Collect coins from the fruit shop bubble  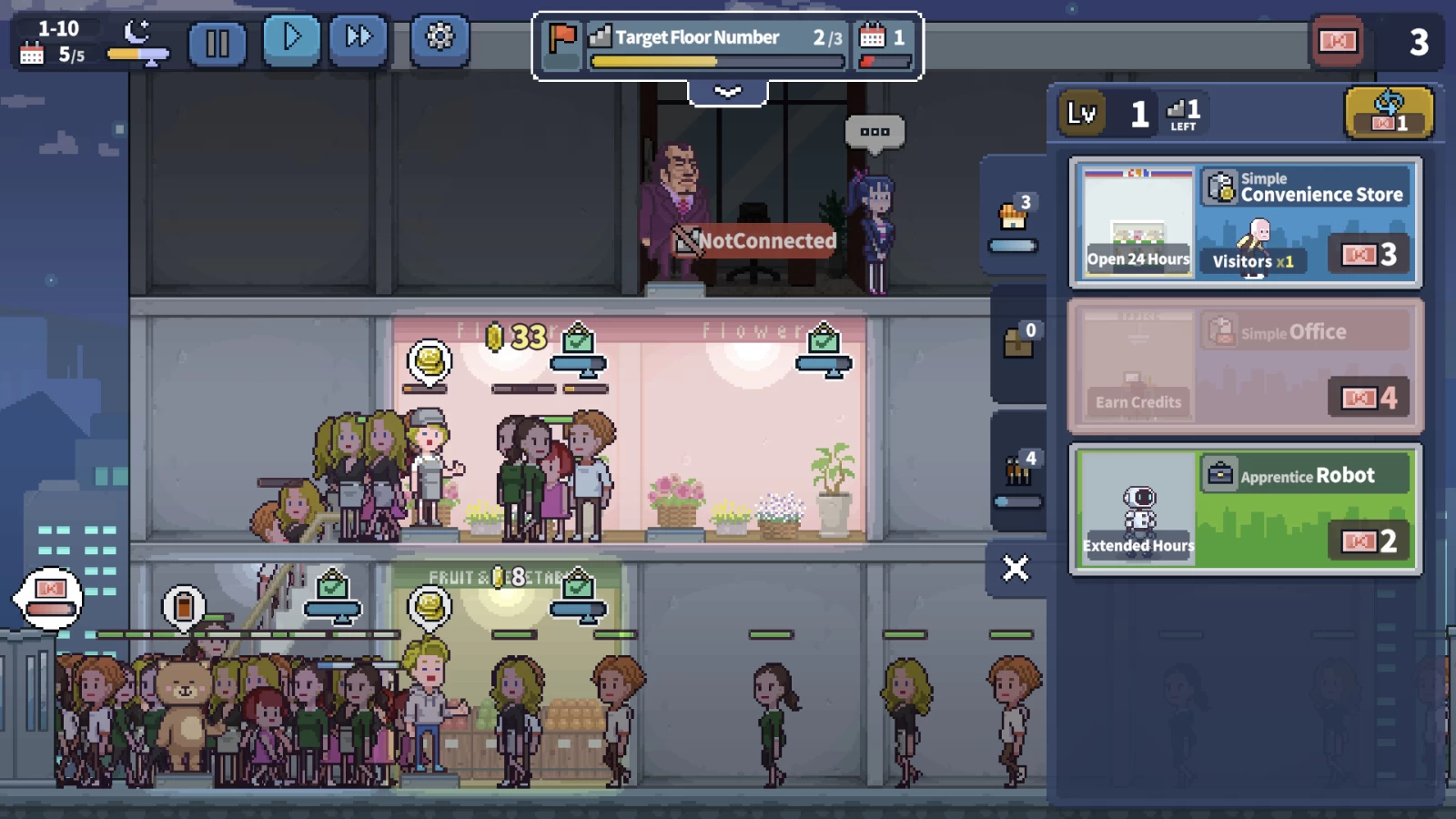(x=430, y=606)
